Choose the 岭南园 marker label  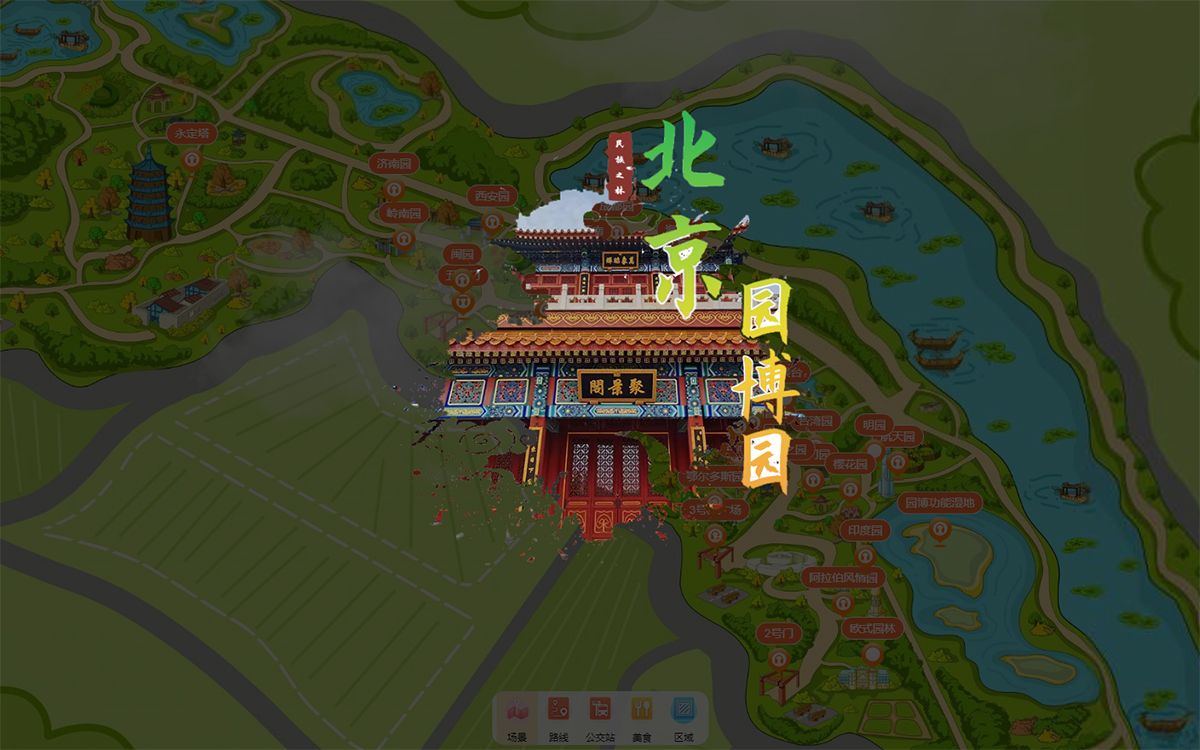click(404, 213)
